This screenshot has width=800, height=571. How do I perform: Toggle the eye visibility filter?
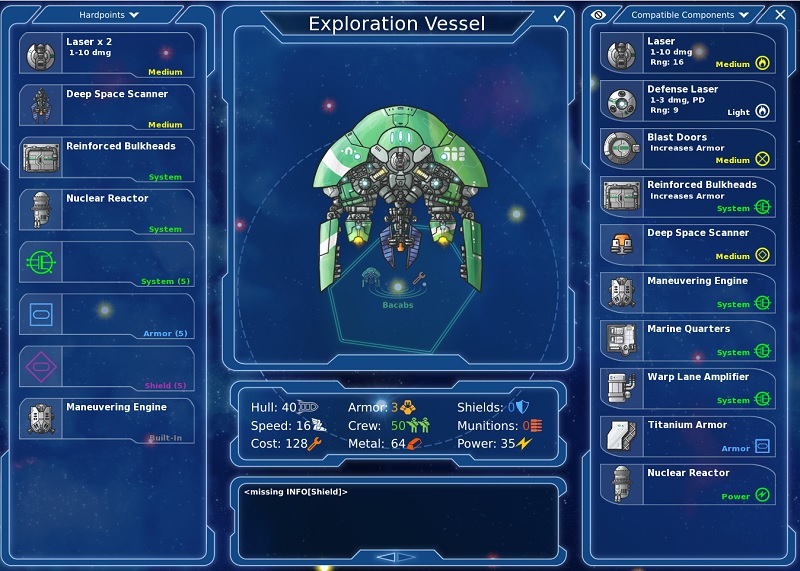click(x=599, y=15)
